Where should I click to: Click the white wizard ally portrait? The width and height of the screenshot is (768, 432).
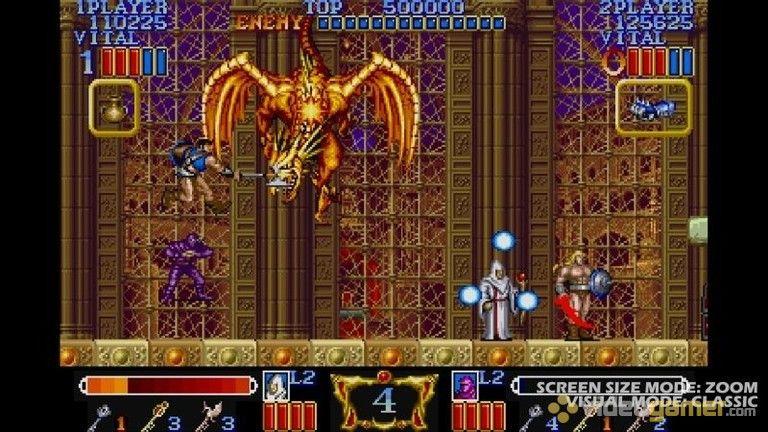[275, 385]
